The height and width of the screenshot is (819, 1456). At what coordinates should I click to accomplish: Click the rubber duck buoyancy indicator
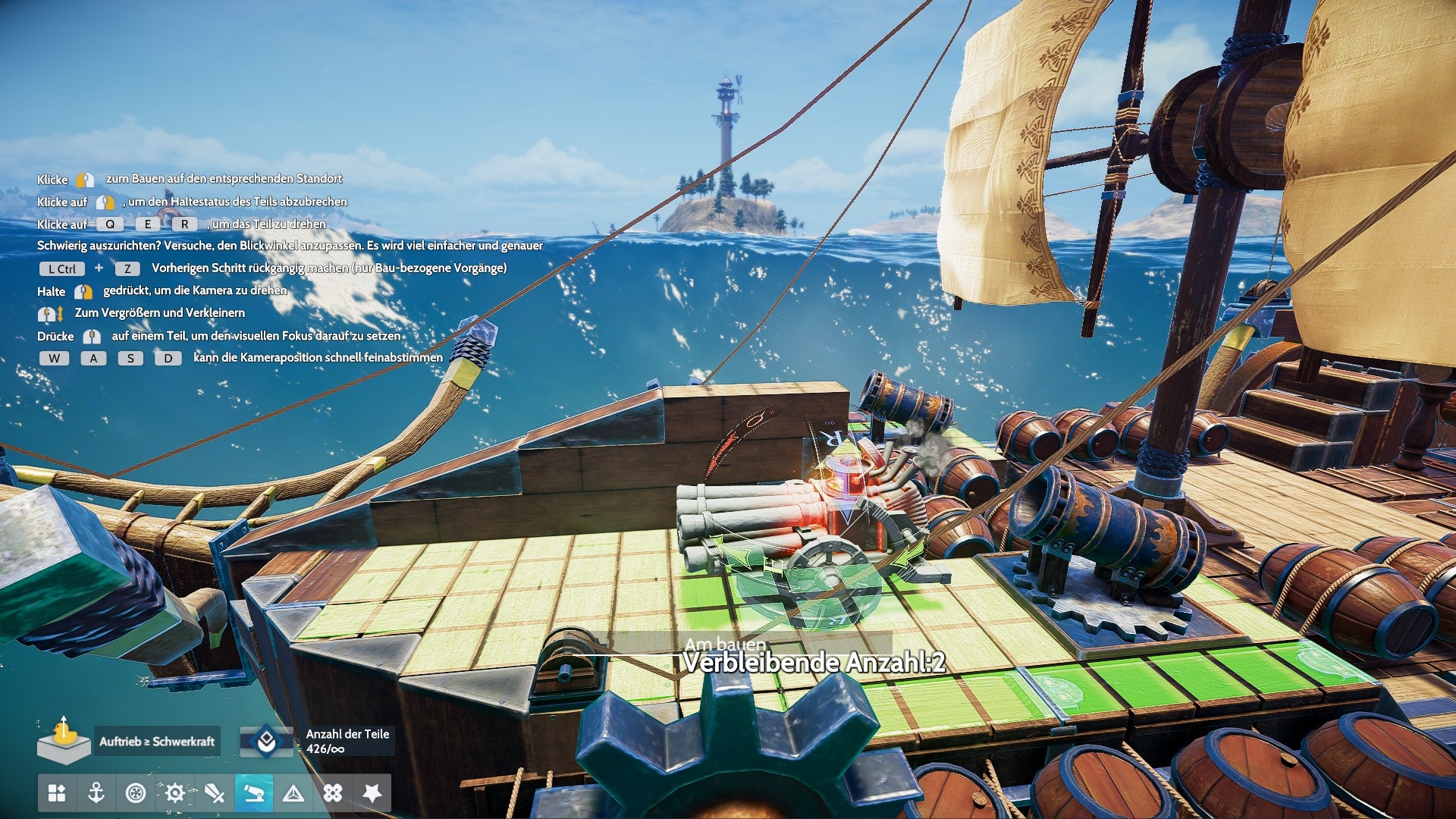tap(64, 739)
